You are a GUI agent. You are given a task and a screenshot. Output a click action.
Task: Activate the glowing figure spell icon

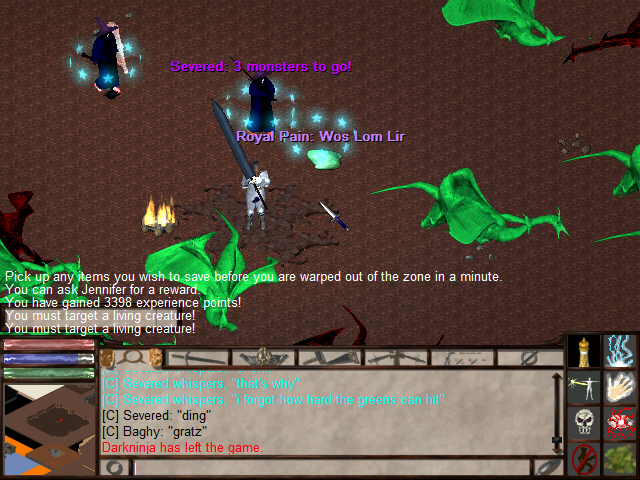pyautogui.click(x=584, y=387)
